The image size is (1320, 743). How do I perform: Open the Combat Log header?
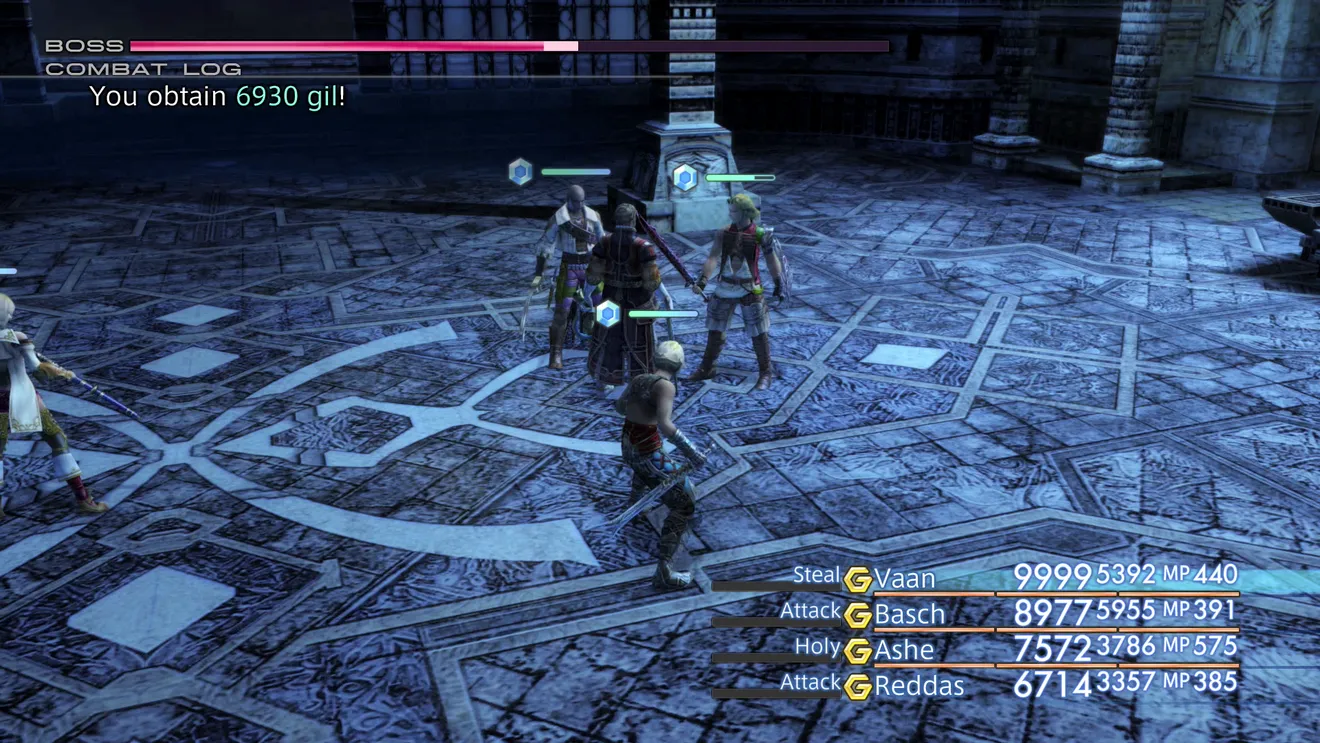pyautogui.click(x=143, y=69)
